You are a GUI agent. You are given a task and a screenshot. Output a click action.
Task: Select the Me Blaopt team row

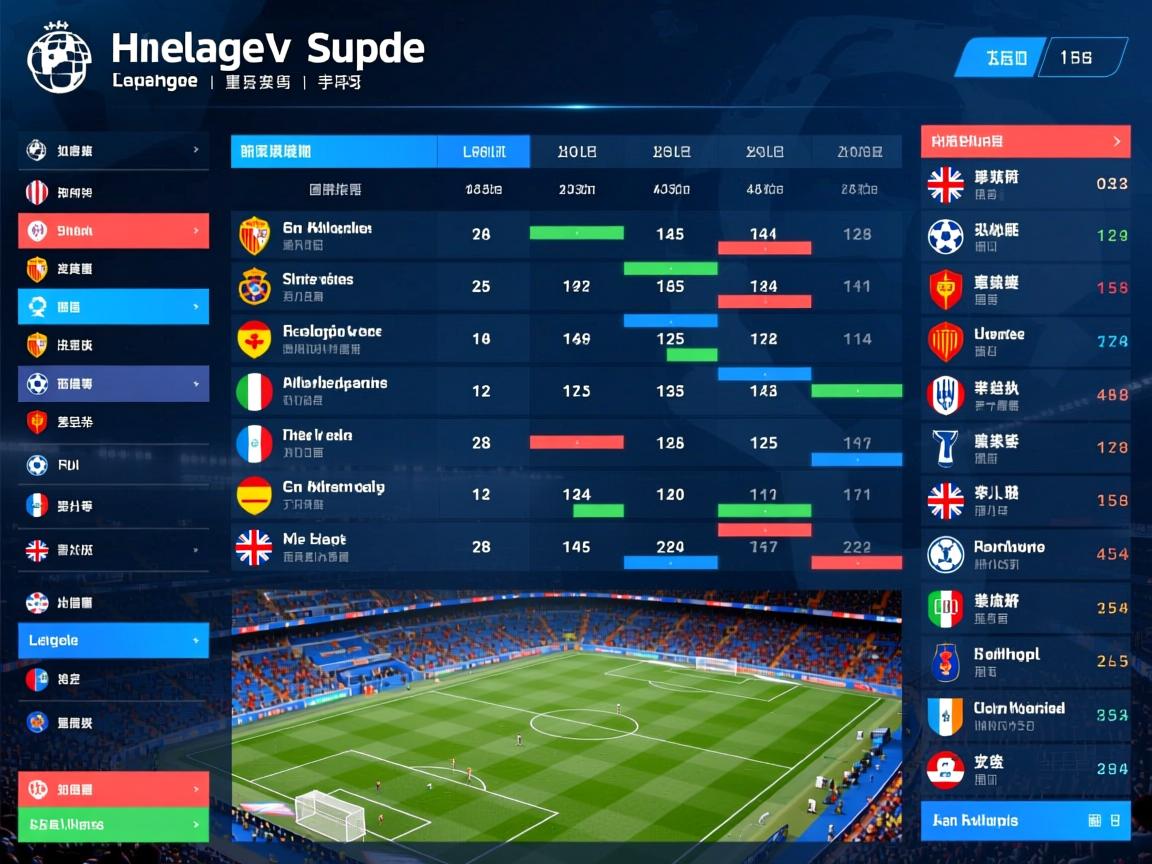click(566, 547)
